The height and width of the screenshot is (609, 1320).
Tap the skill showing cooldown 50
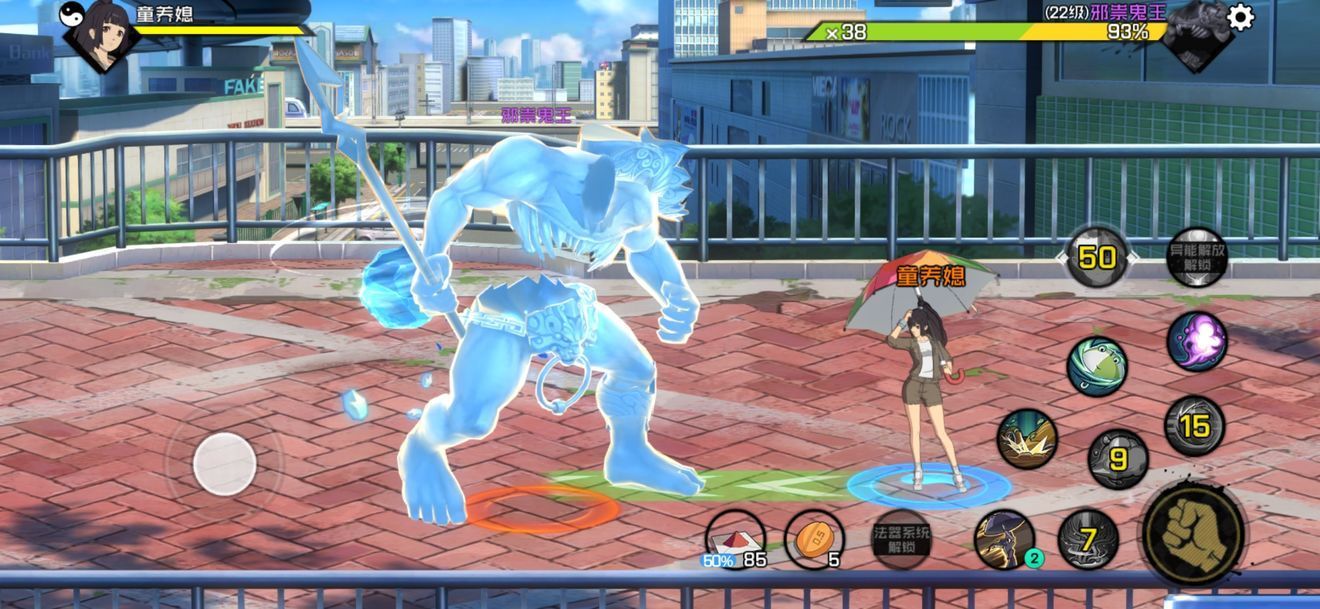(1097, 257)
